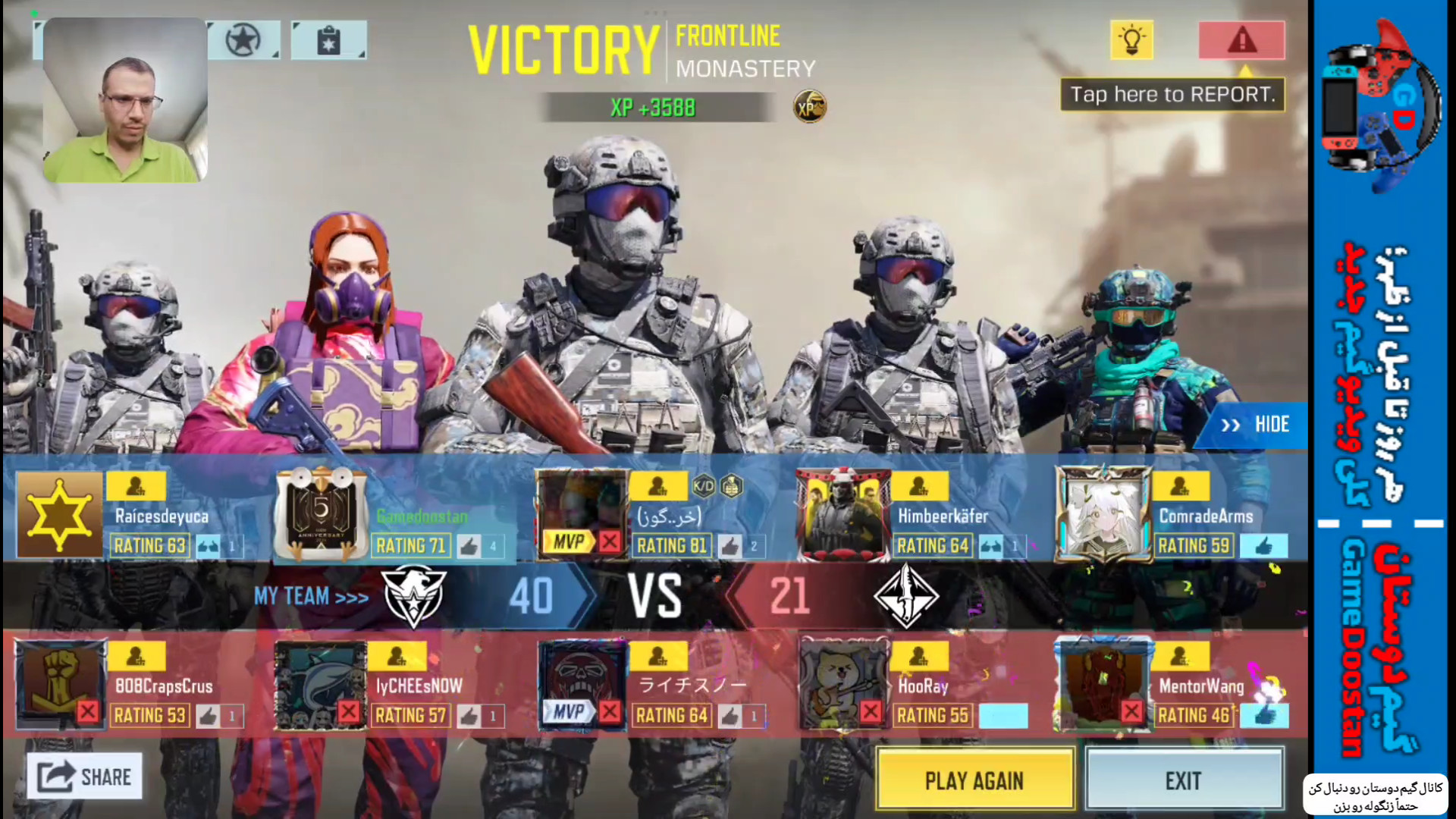1456x819 pixels.
Task: Like player MentorWang
Action: click(1263, 715)
